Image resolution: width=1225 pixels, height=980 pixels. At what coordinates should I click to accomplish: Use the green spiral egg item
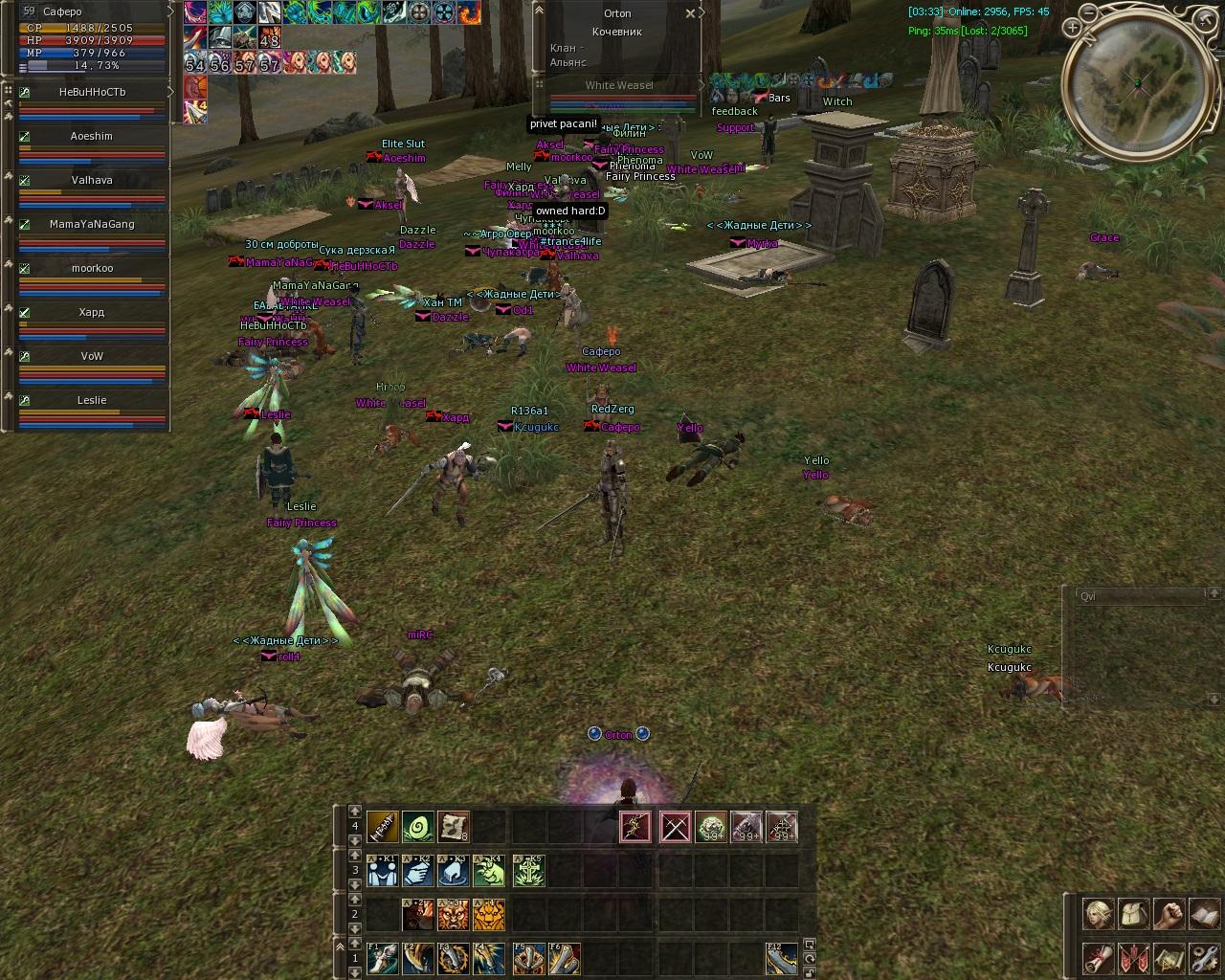(418, 827)
